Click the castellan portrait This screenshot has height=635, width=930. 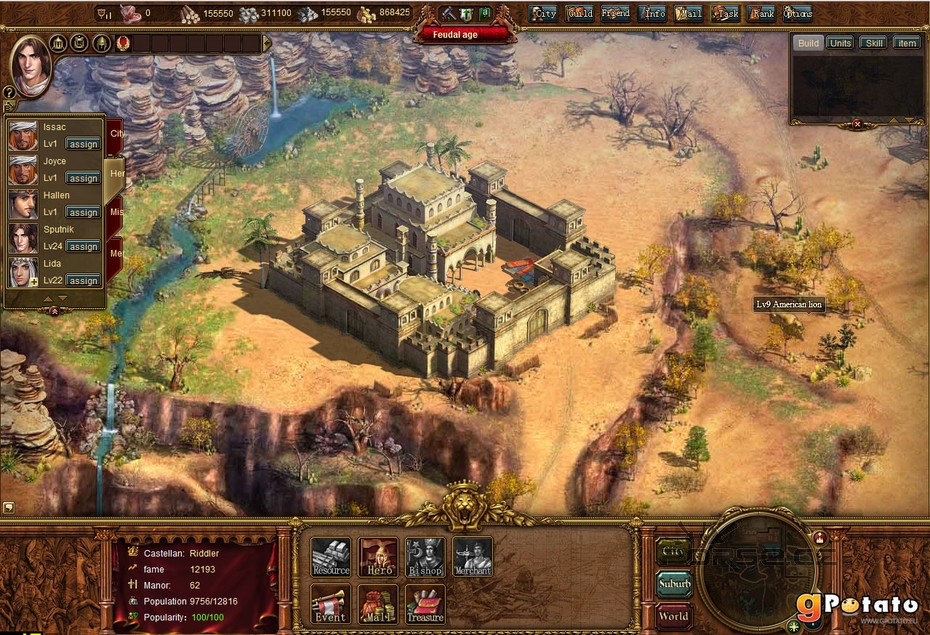(x=31, y=65)
